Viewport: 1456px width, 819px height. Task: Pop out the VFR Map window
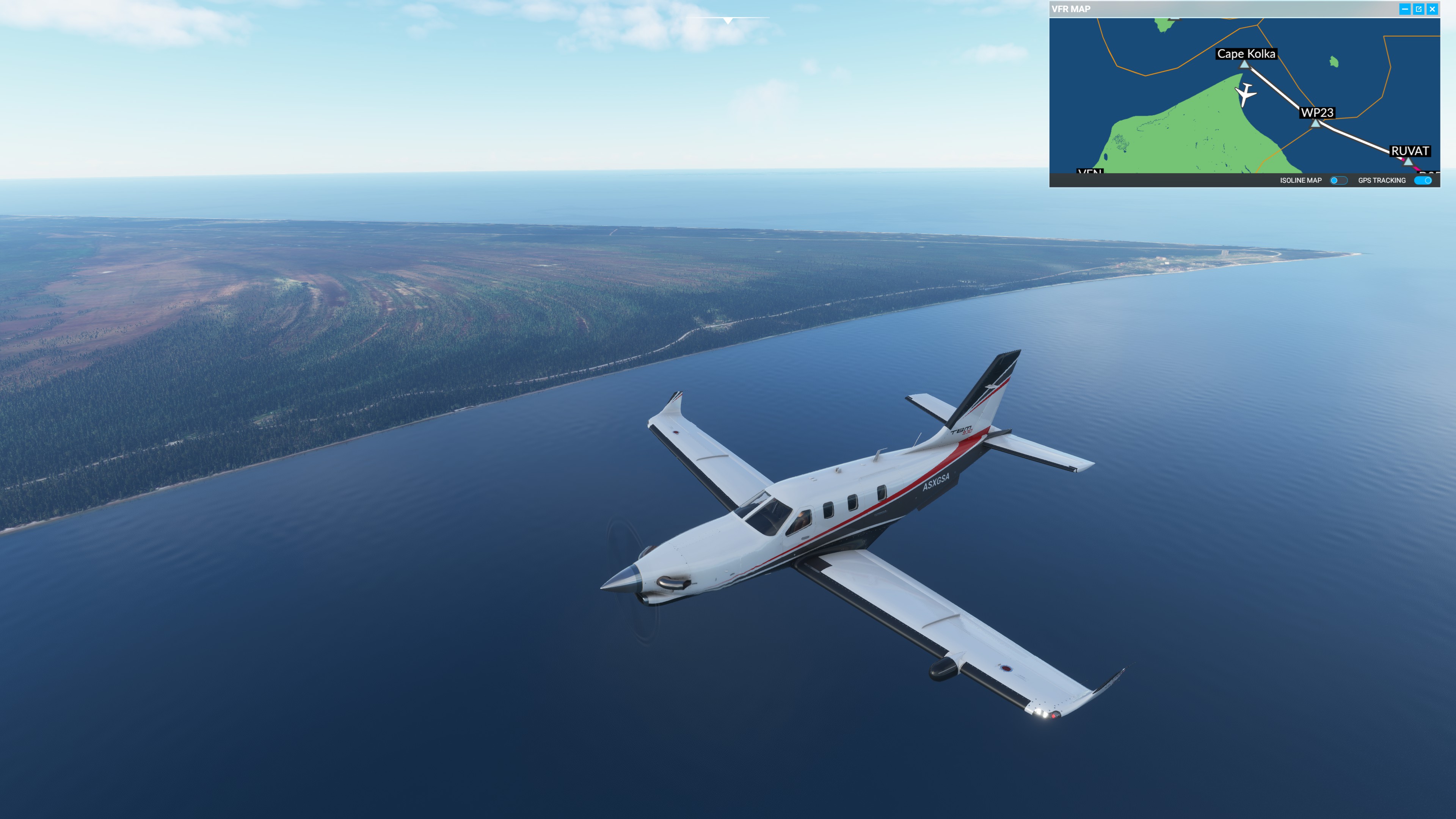(1419, 9)
